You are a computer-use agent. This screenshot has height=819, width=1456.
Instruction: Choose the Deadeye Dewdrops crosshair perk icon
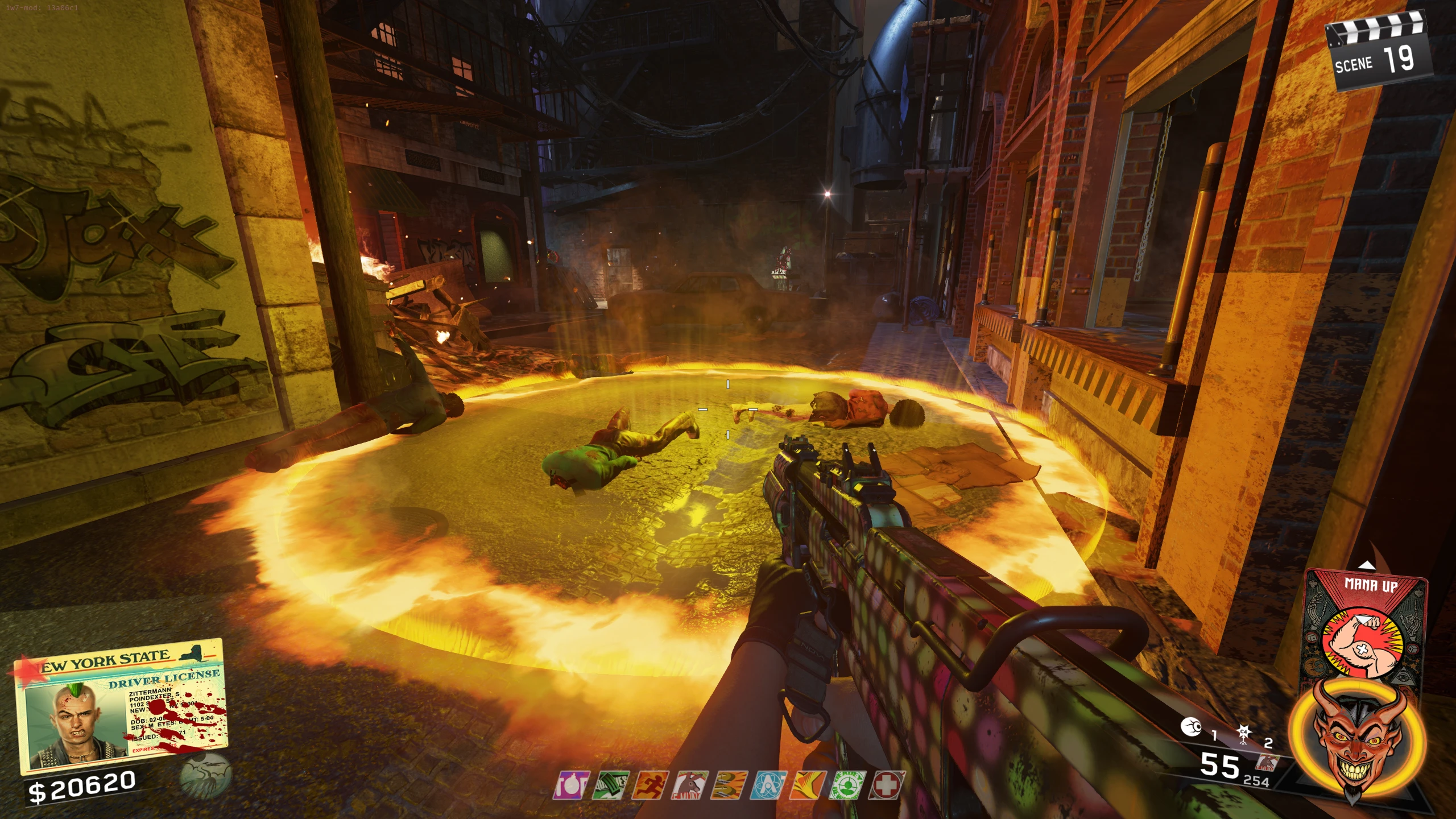847,786
